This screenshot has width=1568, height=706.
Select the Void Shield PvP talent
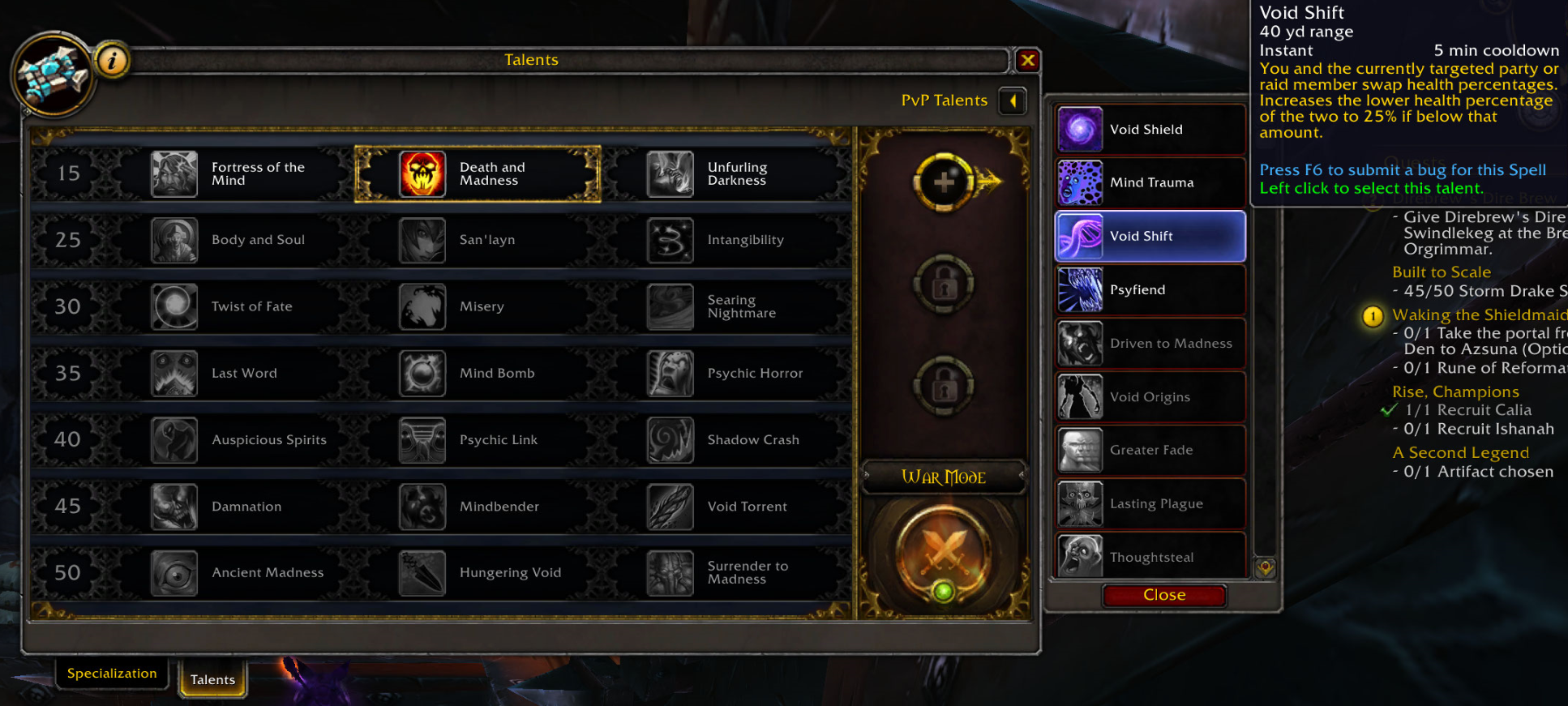point(1150,130)
